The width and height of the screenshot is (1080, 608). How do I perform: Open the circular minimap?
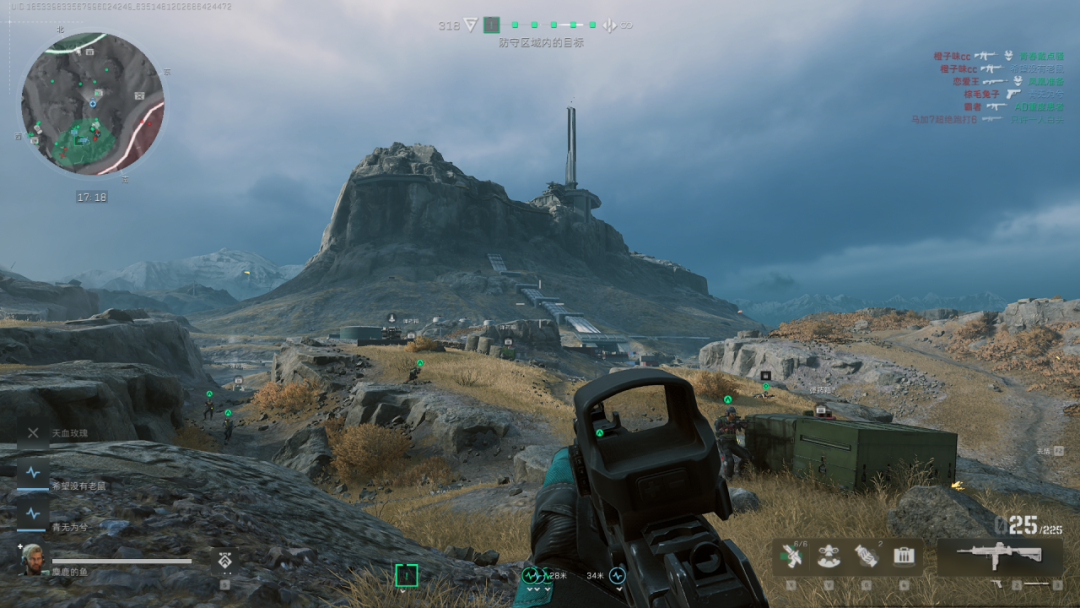tap(92, 104)
